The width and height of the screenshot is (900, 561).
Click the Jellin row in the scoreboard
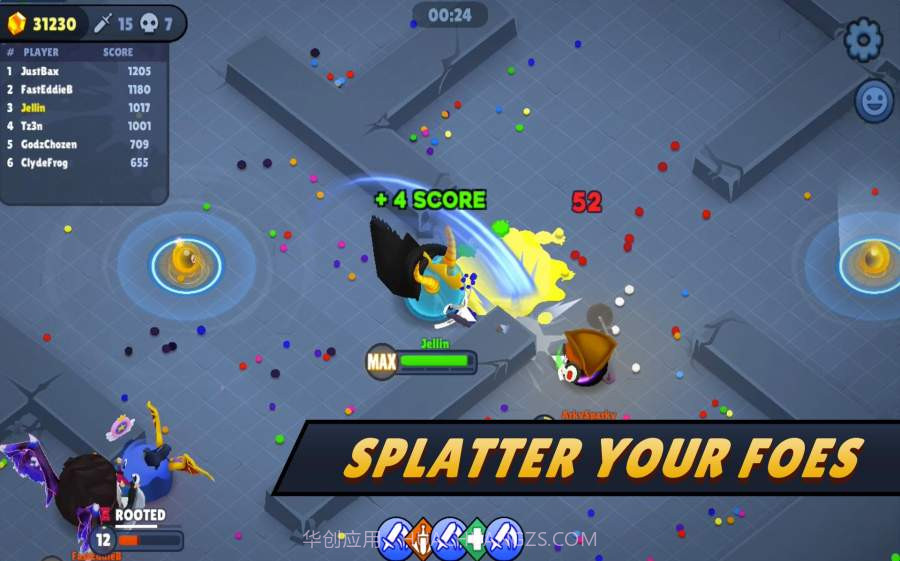[80, 108]
